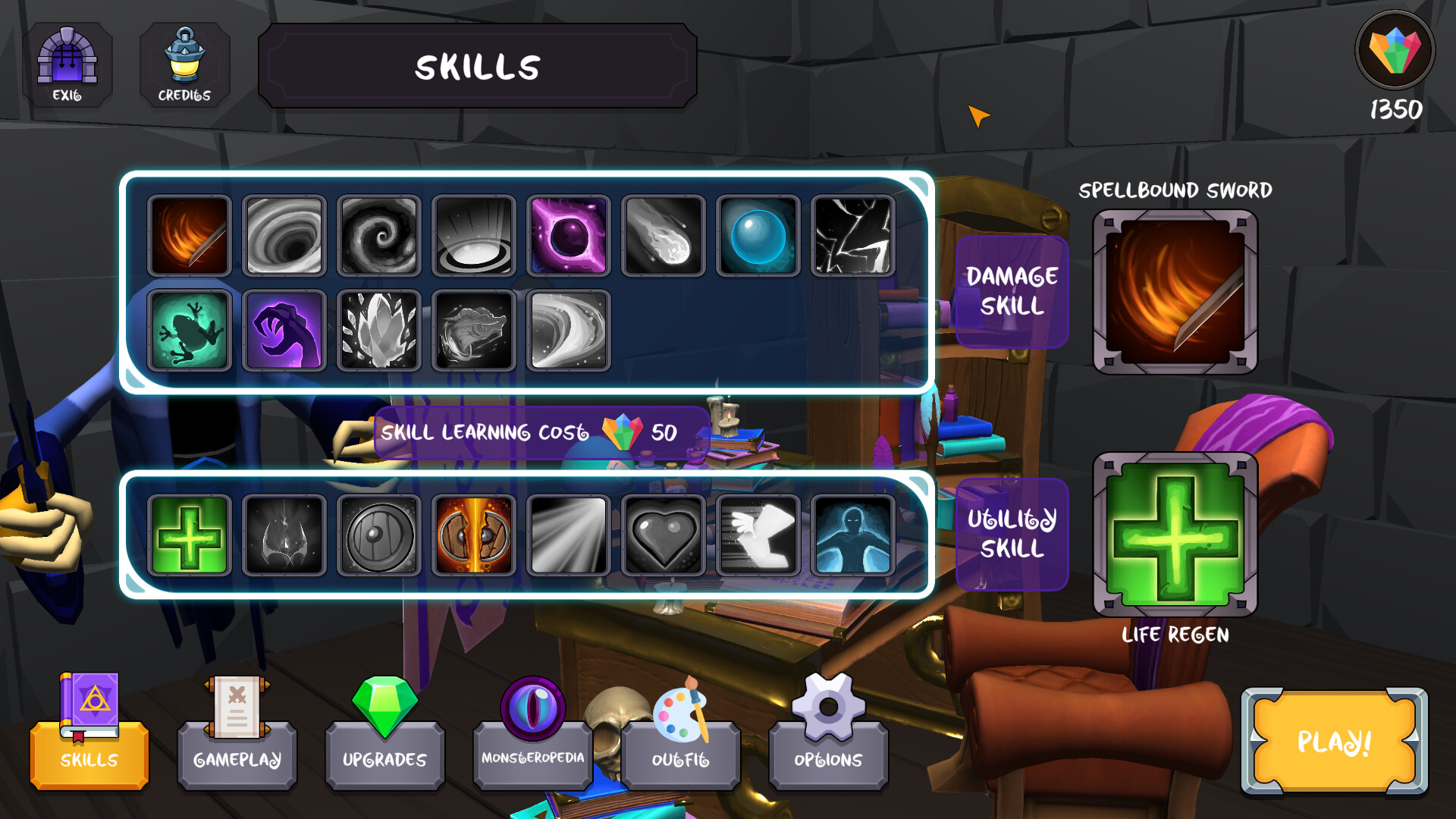The image size is (1456, 819).
Task: Select the purple claw skill icon
Action: pyautogui.click(x=284, y=330)
